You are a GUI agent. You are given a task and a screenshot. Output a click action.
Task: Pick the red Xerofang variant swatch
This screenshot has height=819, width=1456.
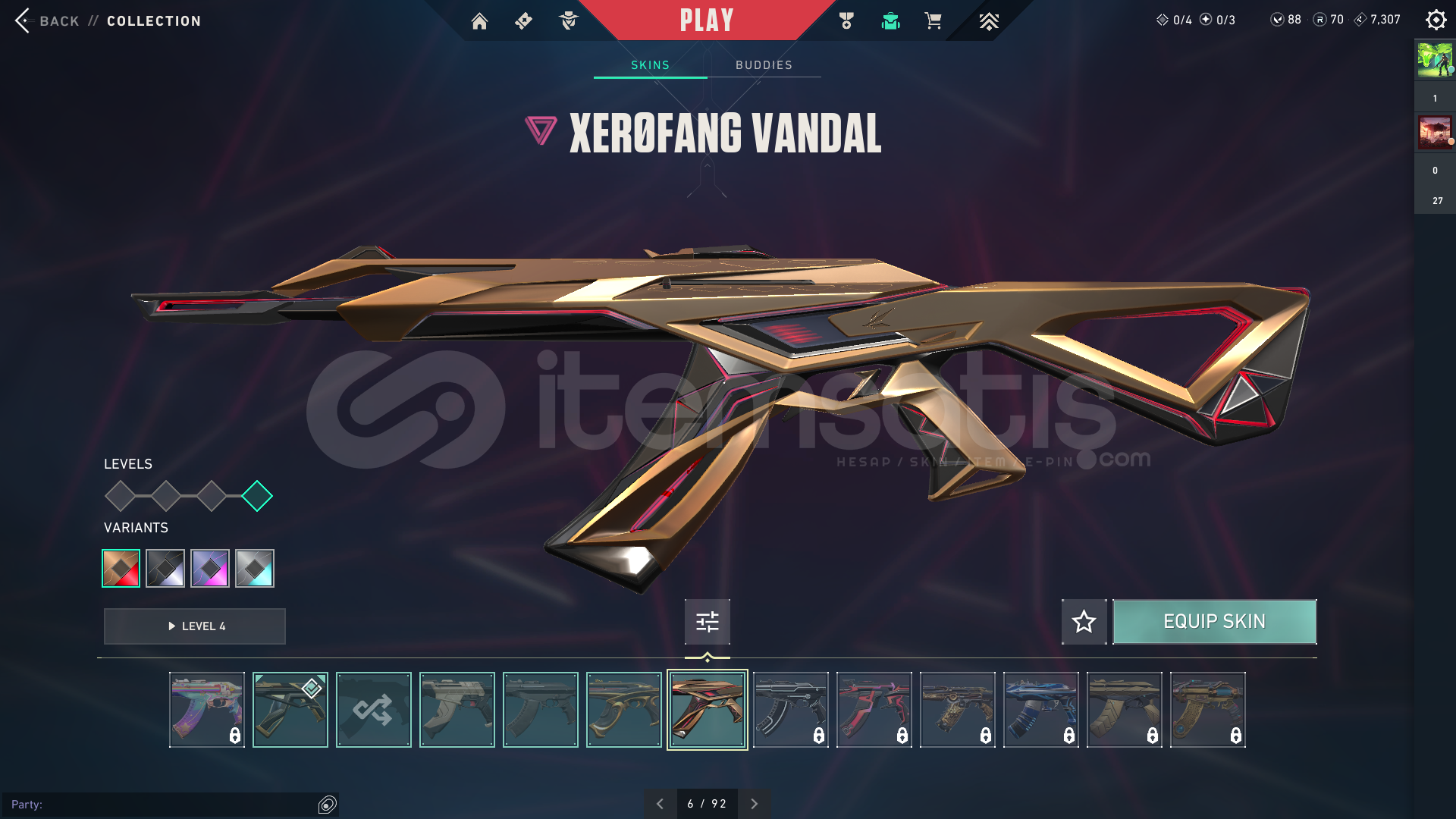pyautogui.click(x=121, y=568)
